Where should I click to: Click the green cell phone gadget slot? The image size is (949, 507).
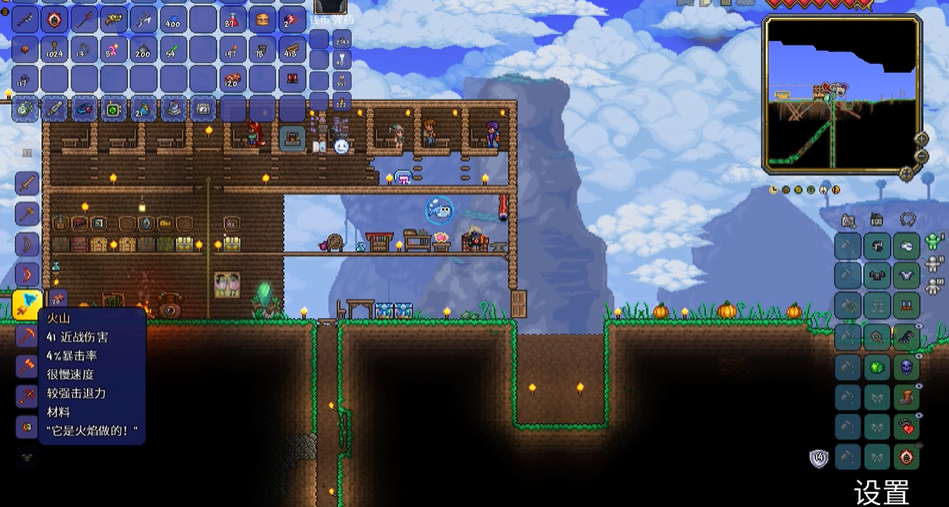point(114,107)
